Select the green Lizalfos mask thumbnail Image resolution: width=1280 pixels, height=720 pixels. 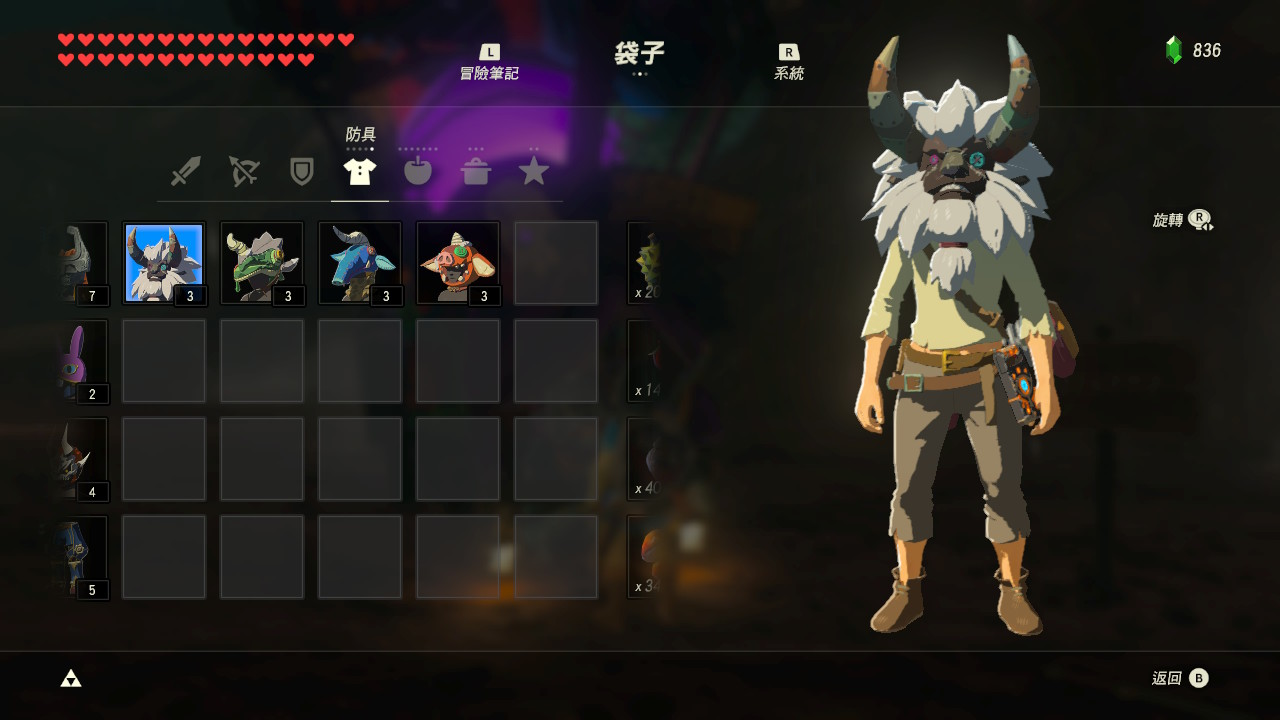click(x=262, y=262)
